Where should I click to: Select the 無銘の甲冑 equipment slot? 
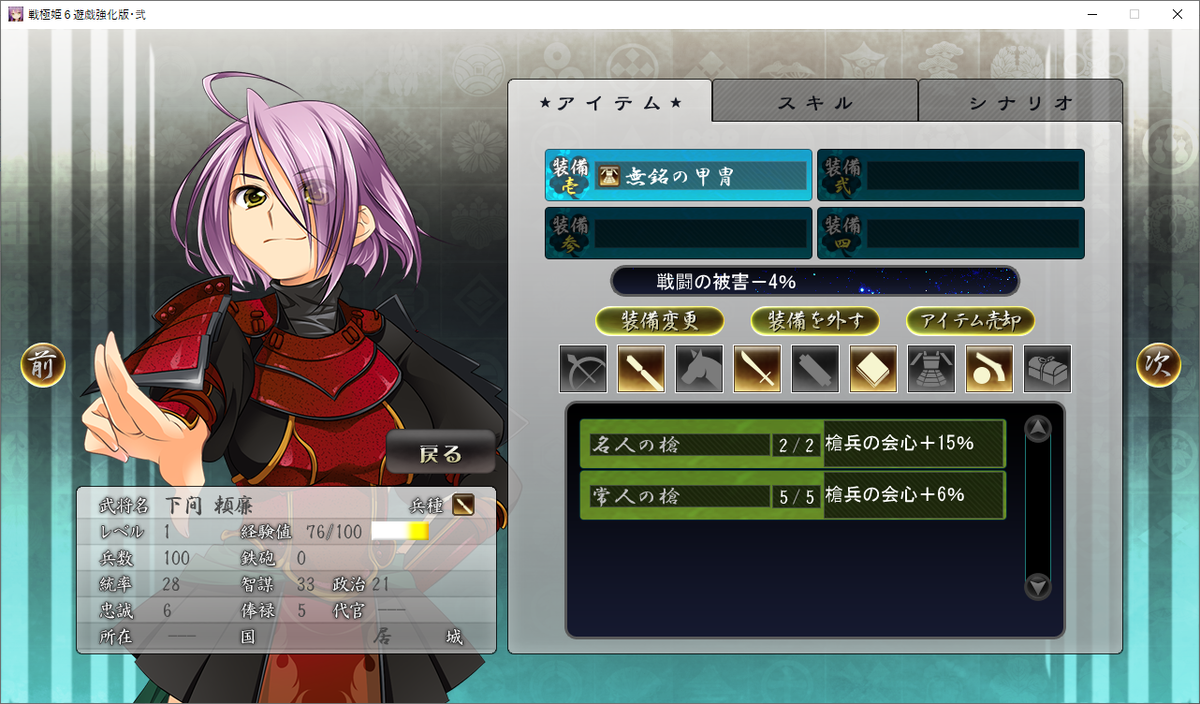pyautogui.click(x=679, y=176)
